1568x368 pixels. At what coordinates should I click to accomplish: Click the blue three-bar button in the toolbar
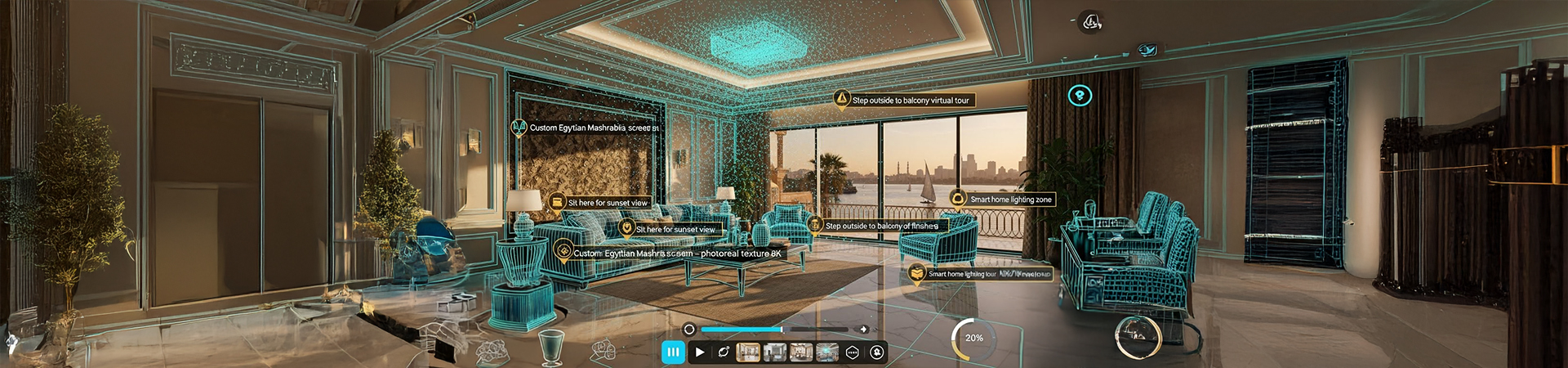pos(673,352)
